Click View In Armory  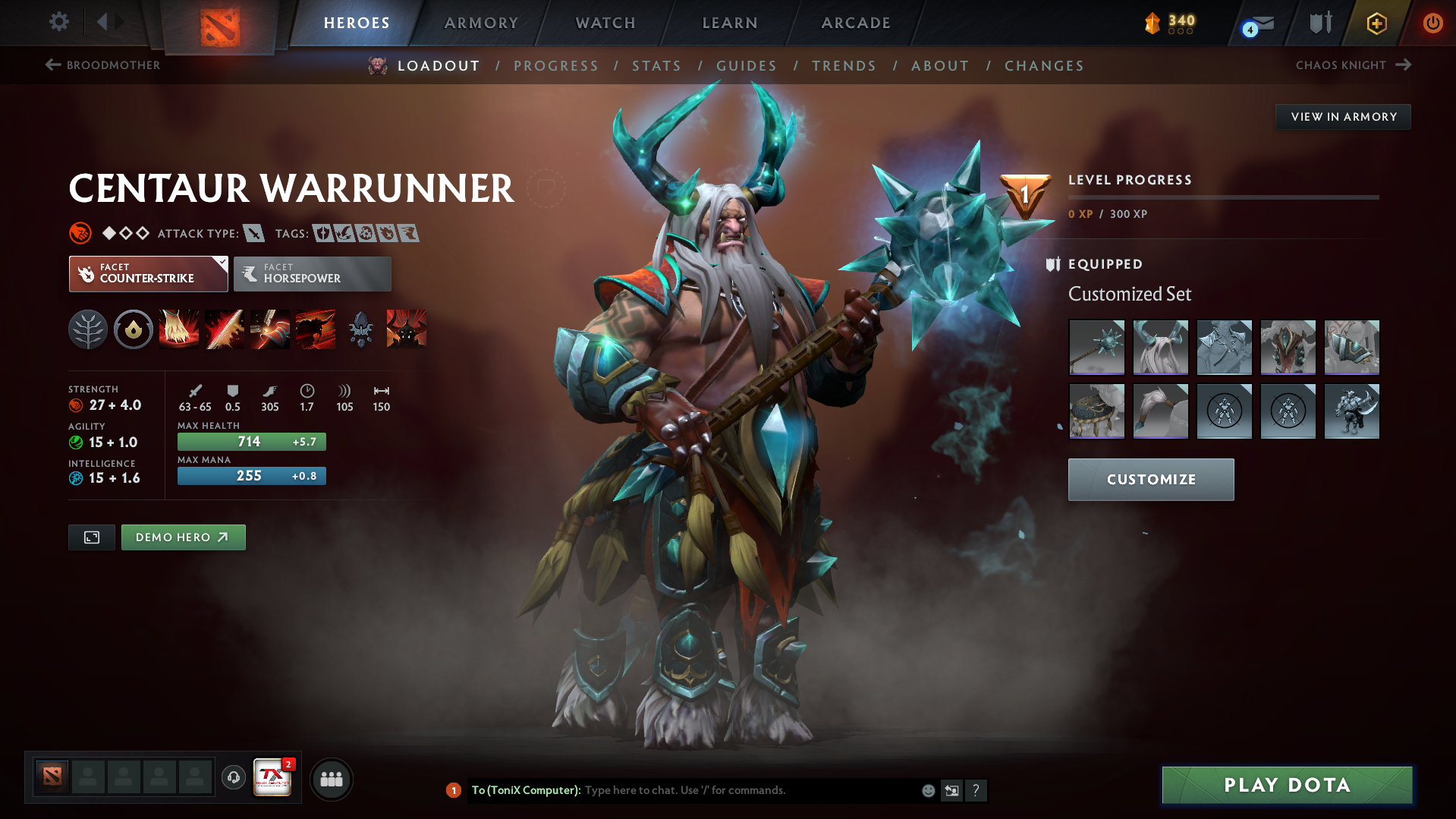click(1342, 116)
